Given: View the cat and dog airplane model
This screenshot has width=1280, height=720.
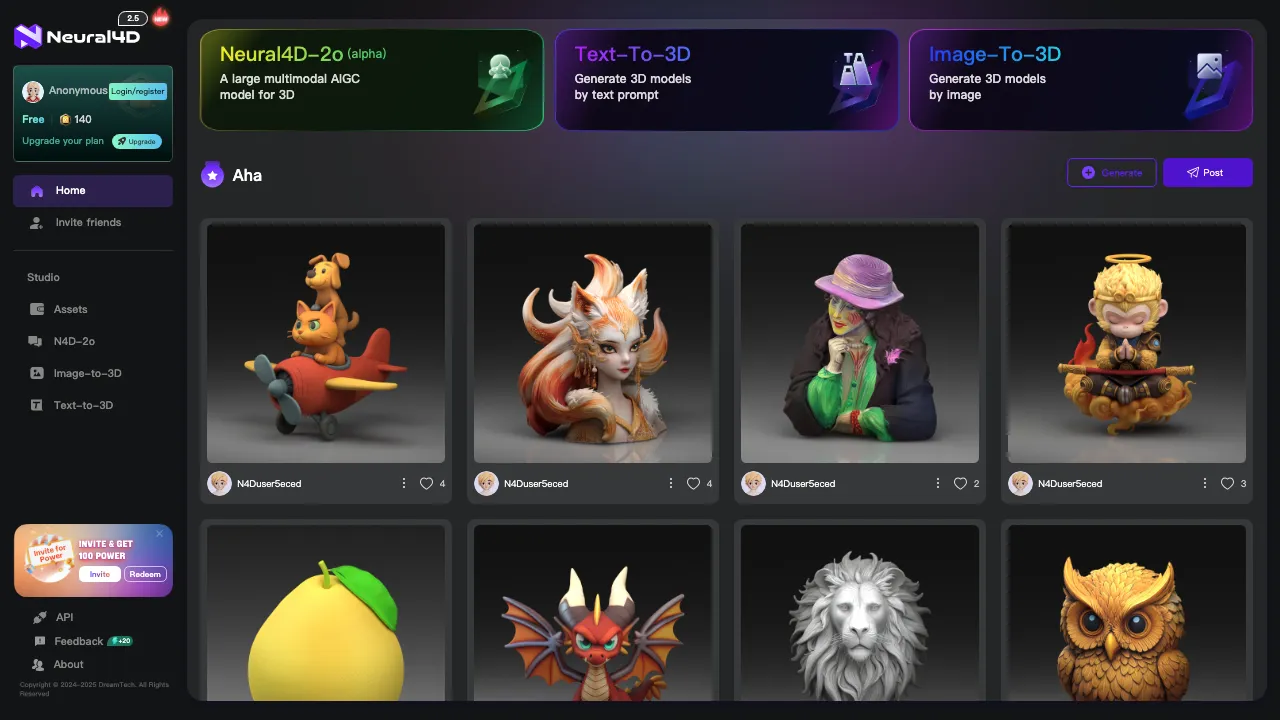Looking at the screenshot, I should 326,343.
